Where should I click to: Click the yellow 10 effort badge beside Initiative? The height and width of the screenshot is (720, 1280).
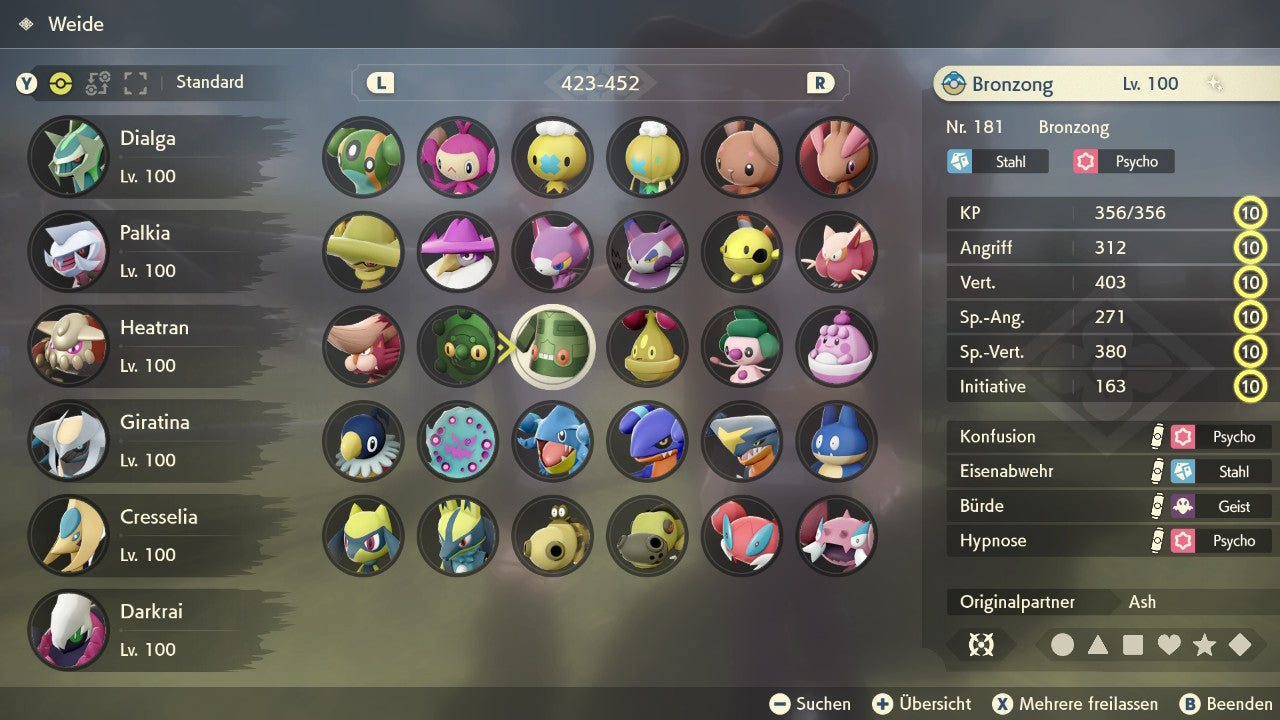(1250, 387)
